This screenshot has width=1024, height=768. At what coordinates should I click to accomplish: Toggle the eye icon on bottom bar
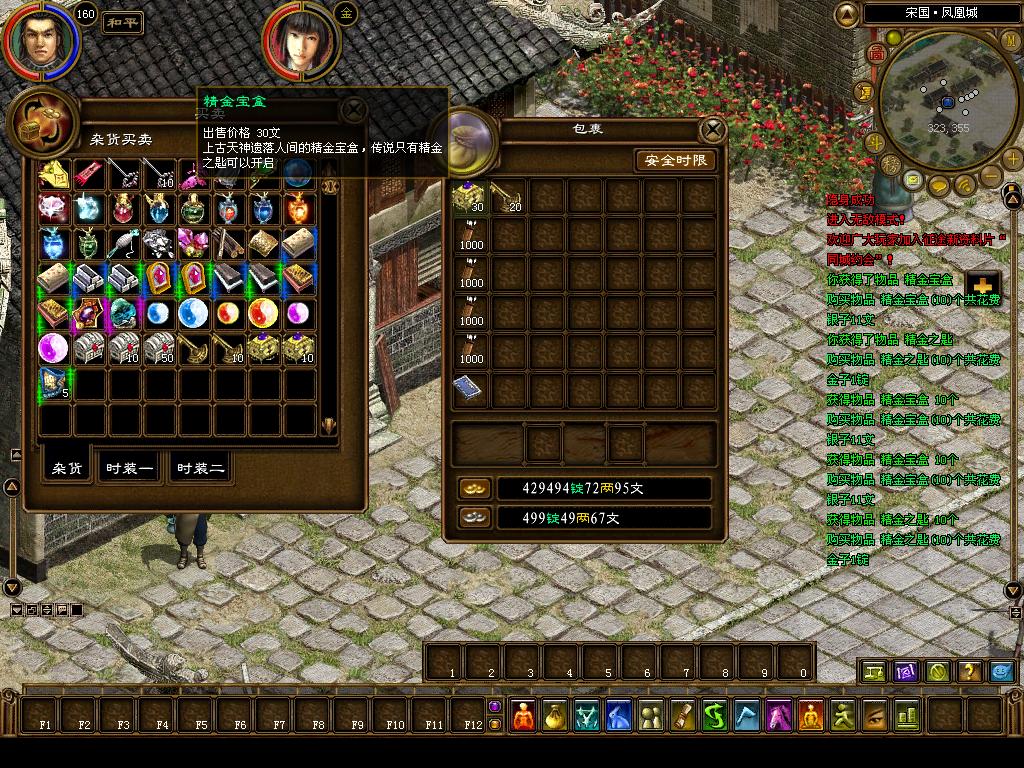pyautogui.click(x=875, y=715)
